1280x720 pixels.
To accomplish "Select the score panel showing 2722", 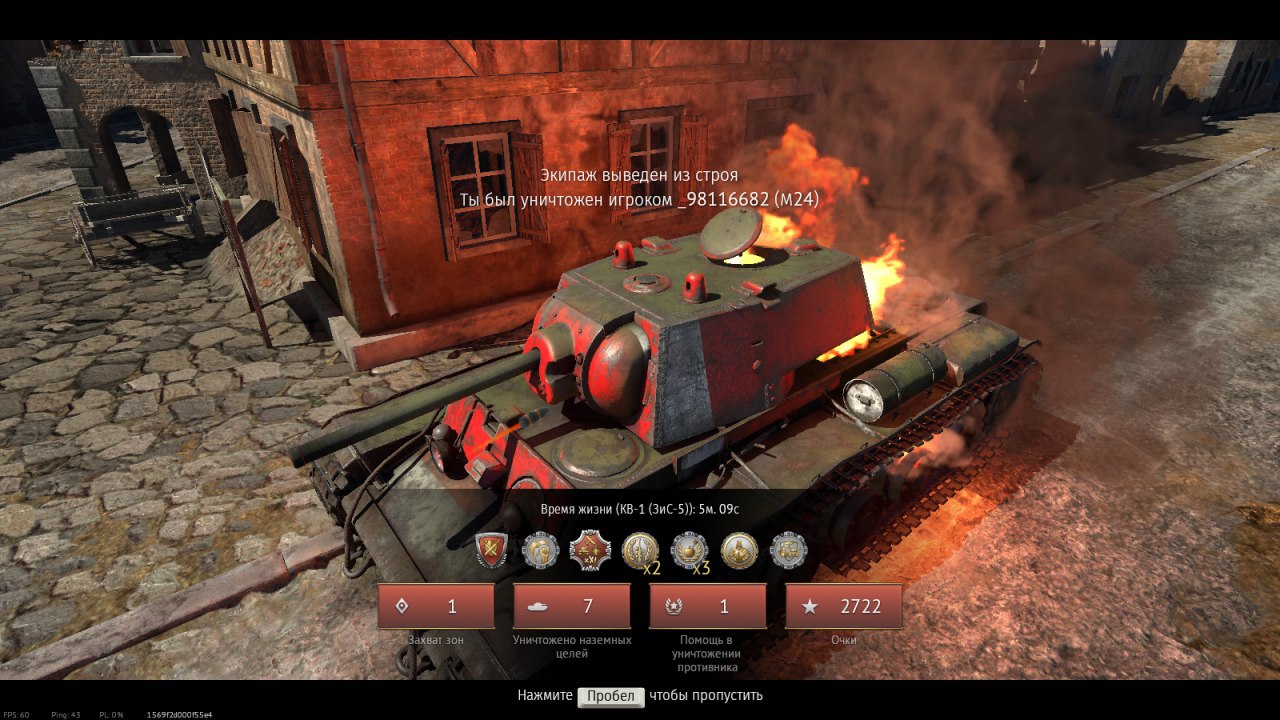I will (844, 606).
